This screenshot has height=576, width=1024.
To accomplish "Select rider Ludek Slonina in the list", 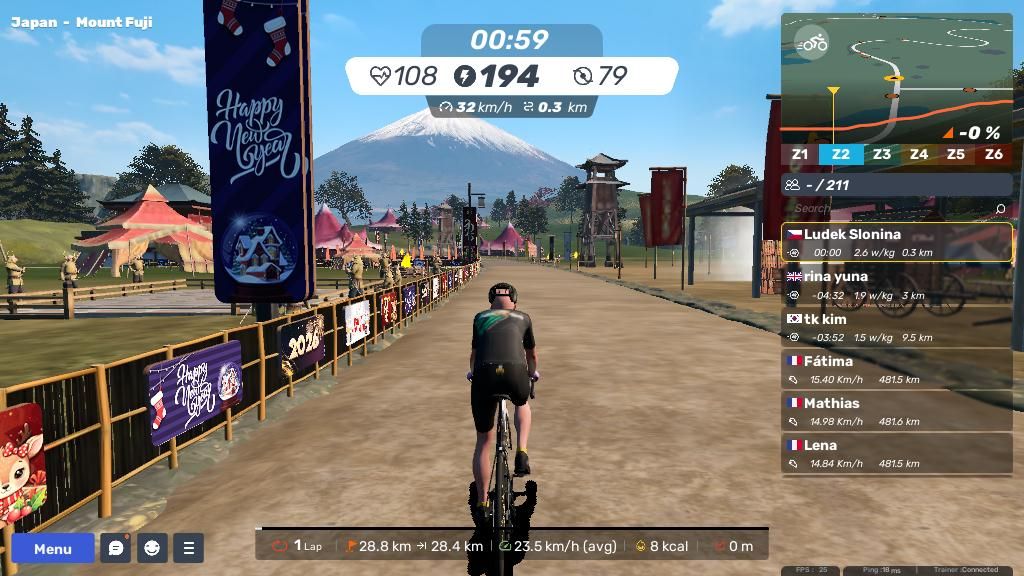I will coord(896,243).
